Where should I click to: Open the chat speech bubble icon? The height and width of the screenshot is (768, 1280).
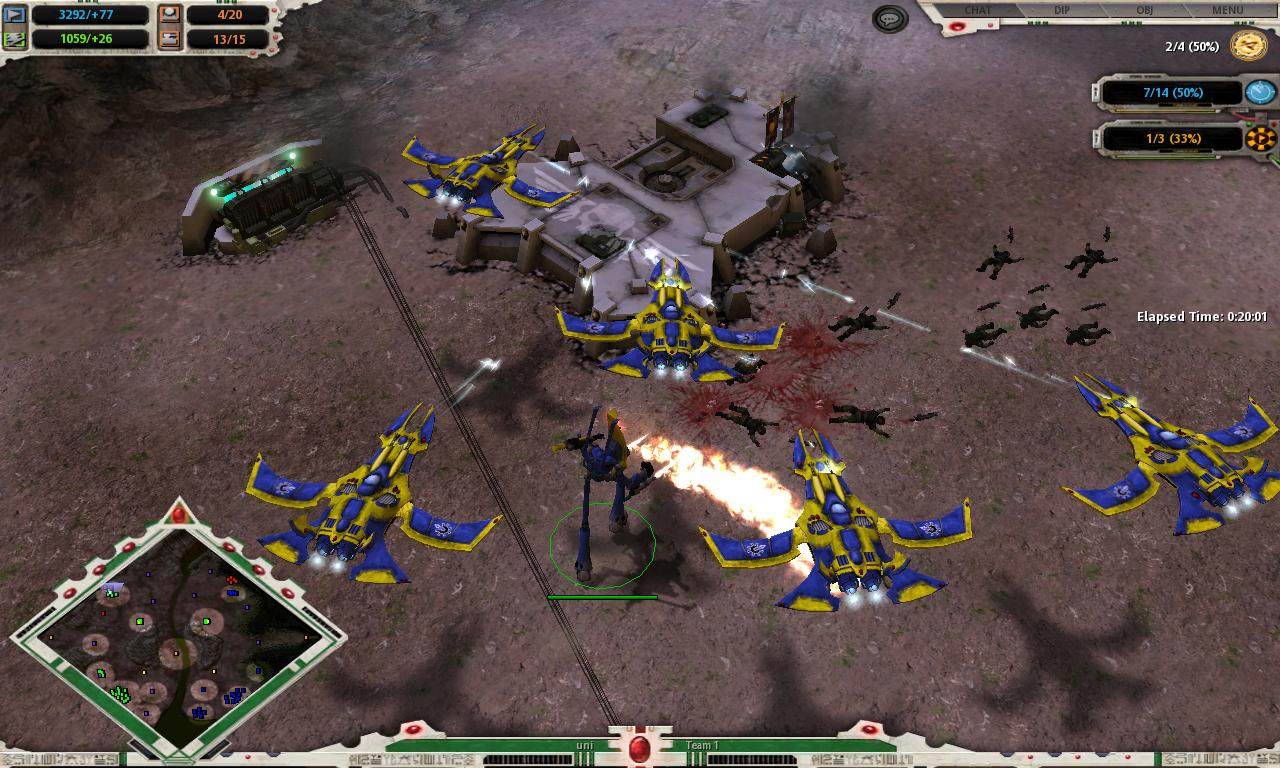tap(888, 18)
